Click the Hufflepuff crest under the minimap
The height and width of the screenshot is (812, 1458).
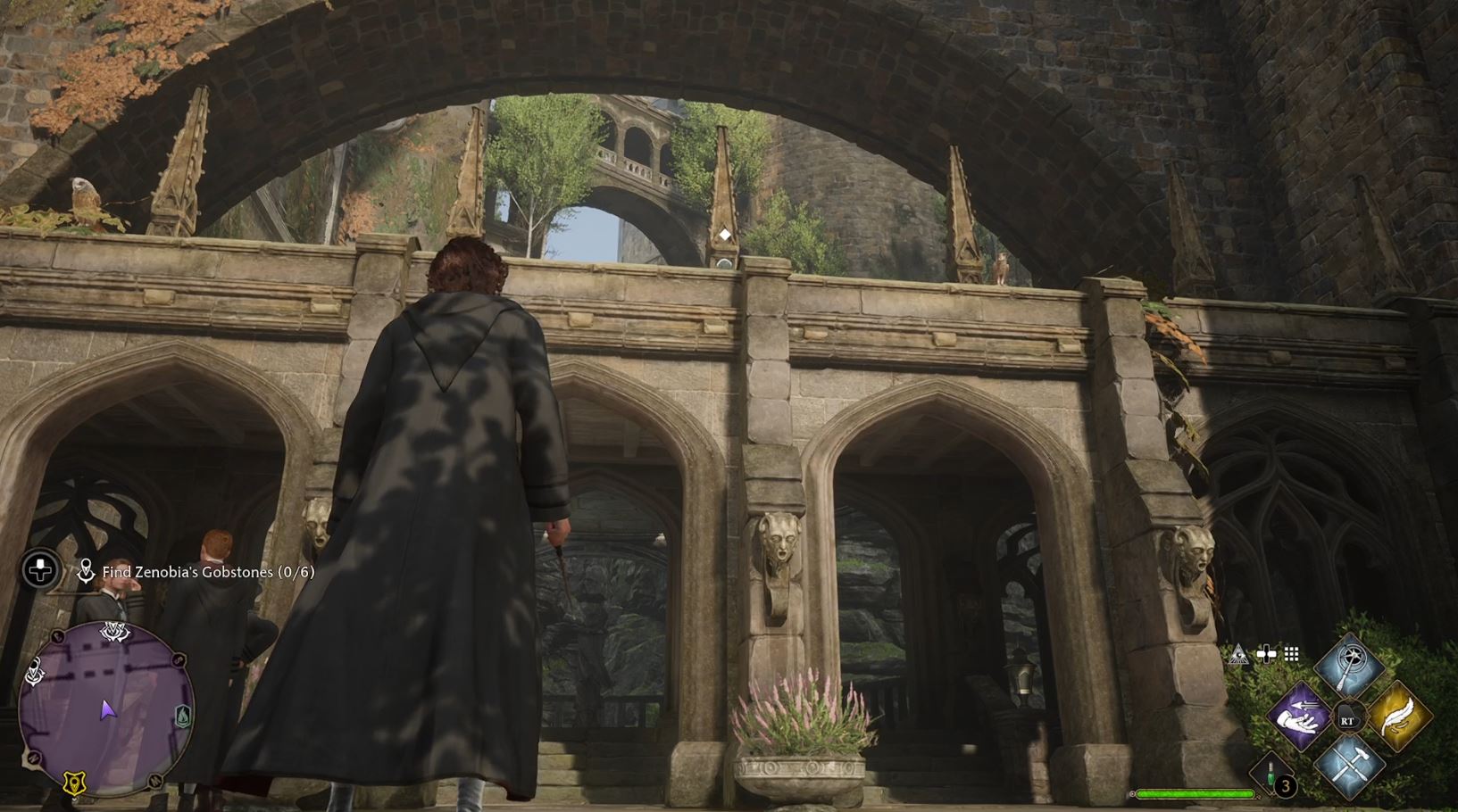point(73,783)
